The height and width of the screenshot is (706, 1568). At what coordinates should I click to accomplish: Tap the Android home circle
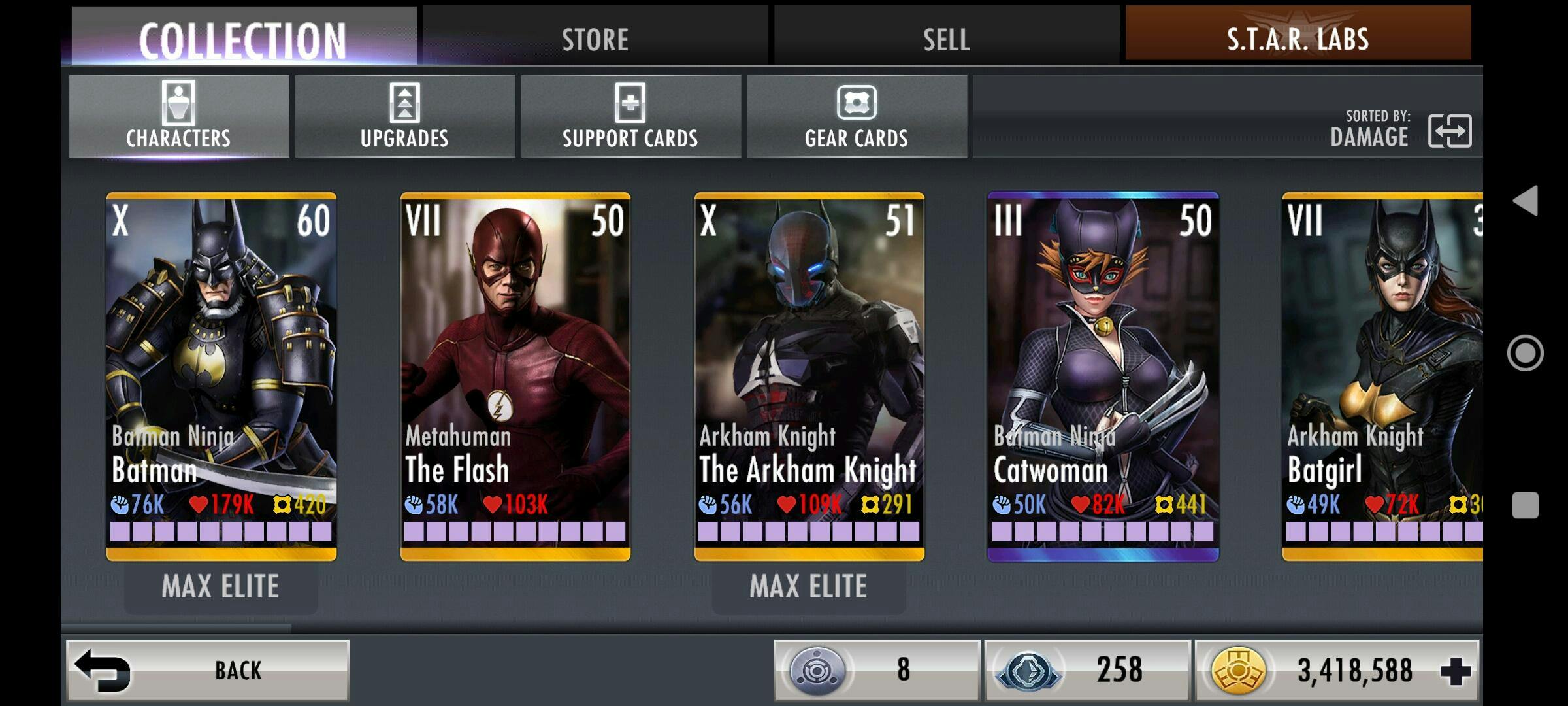click(1526, 353)
